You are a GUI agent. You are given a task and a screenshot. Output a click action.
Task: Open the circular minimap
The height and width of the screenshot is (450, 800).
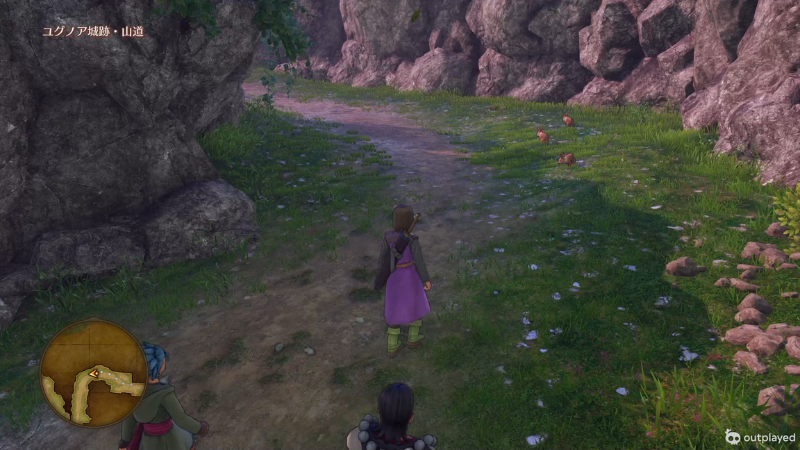[x=93, y=372]
